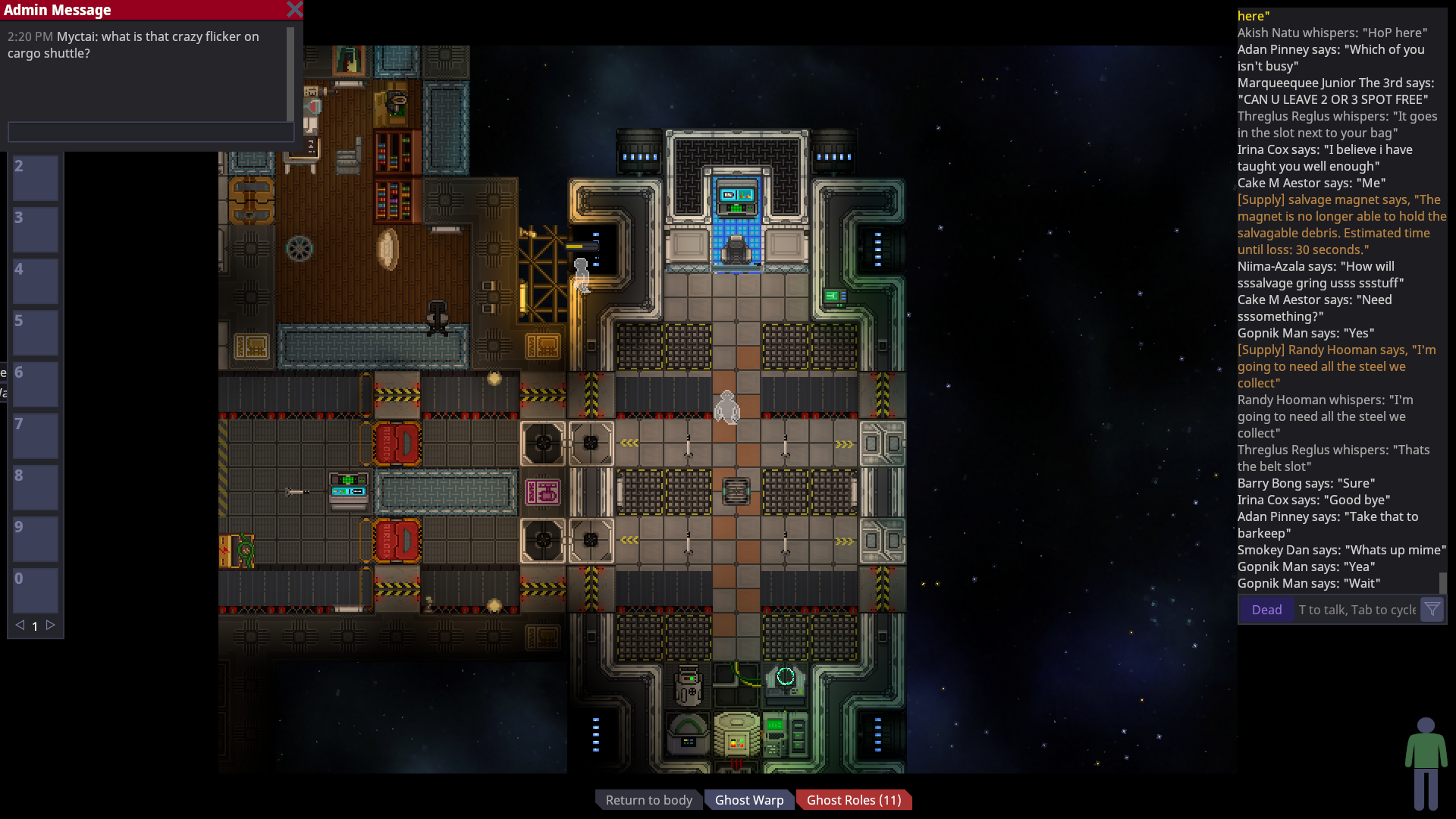This screenshot has height=819, width=1456.
Task: Click the Admin Message reply field
Action: point(150,132)
